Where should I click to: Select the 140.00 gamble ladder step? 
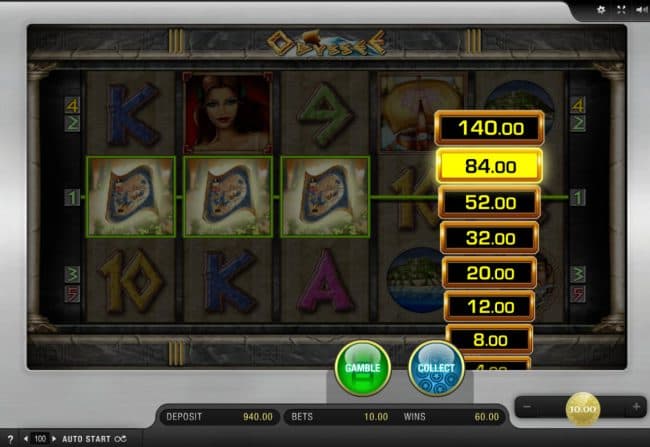(490, 127)
